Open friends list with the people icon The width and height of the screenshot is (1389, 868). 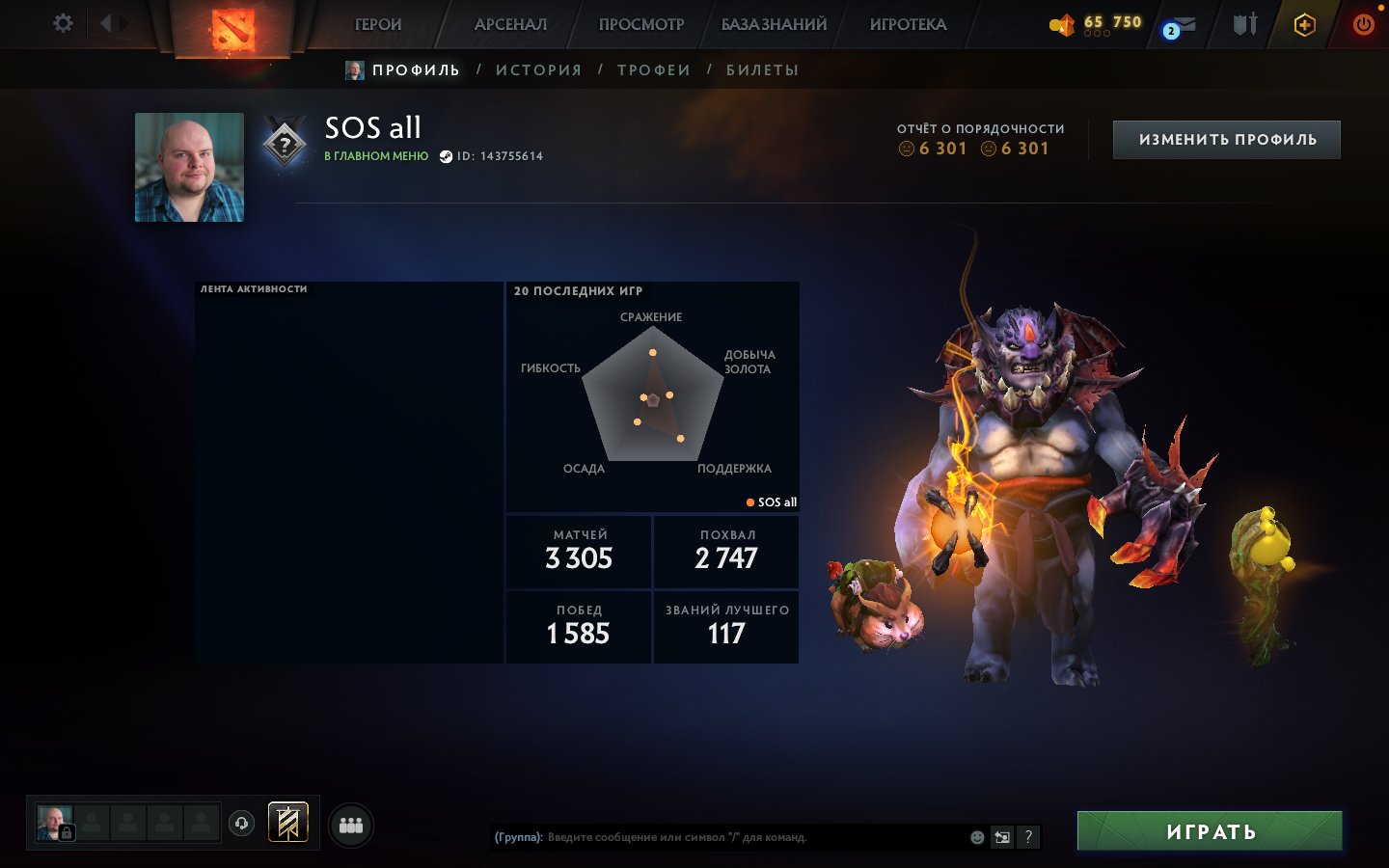click(x=351, y=825)
